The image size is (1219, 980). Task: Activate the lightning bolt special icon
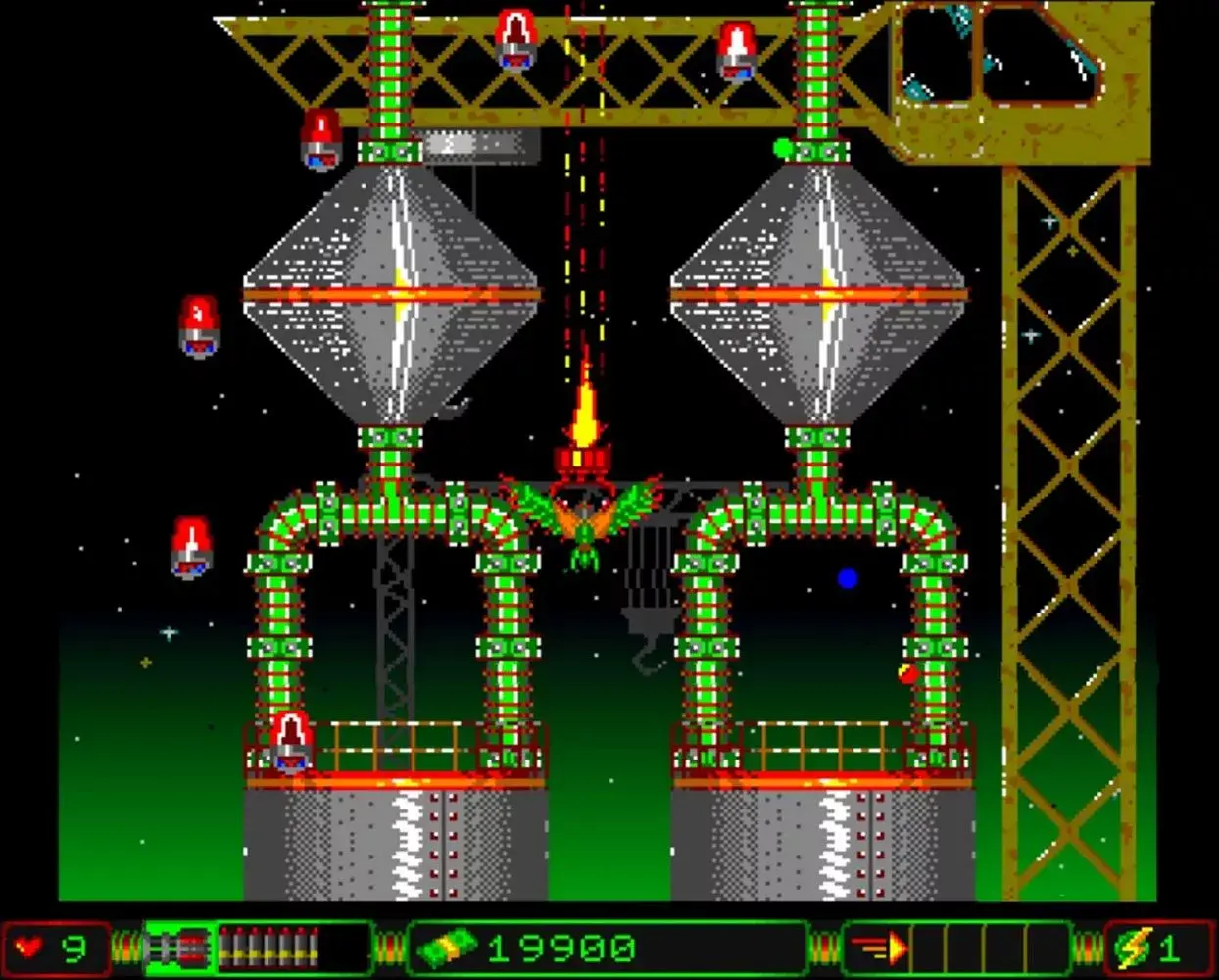[x=1134, y=949]
